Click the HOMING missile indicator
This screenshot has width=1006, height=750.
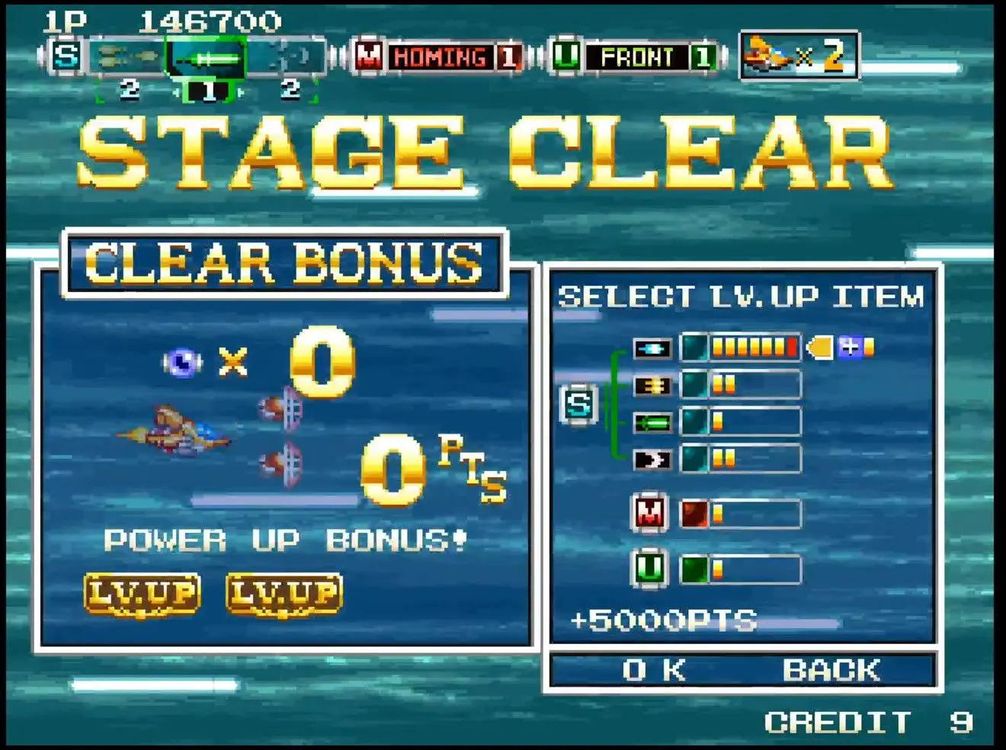(x=440, y=57)
